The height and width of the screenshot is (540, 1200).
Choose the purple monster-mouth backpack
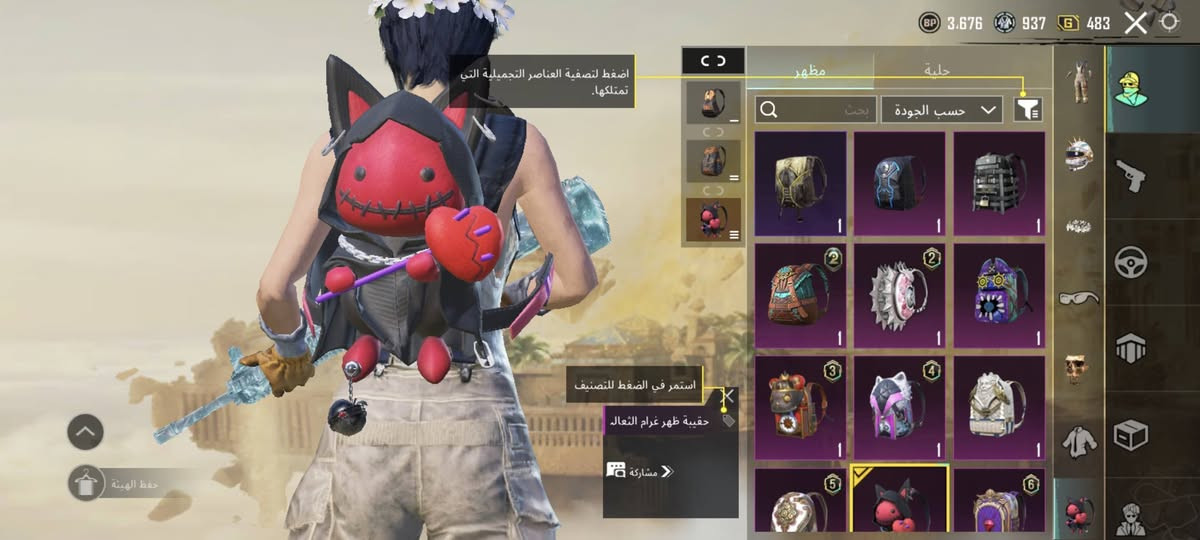coord(999,295)
